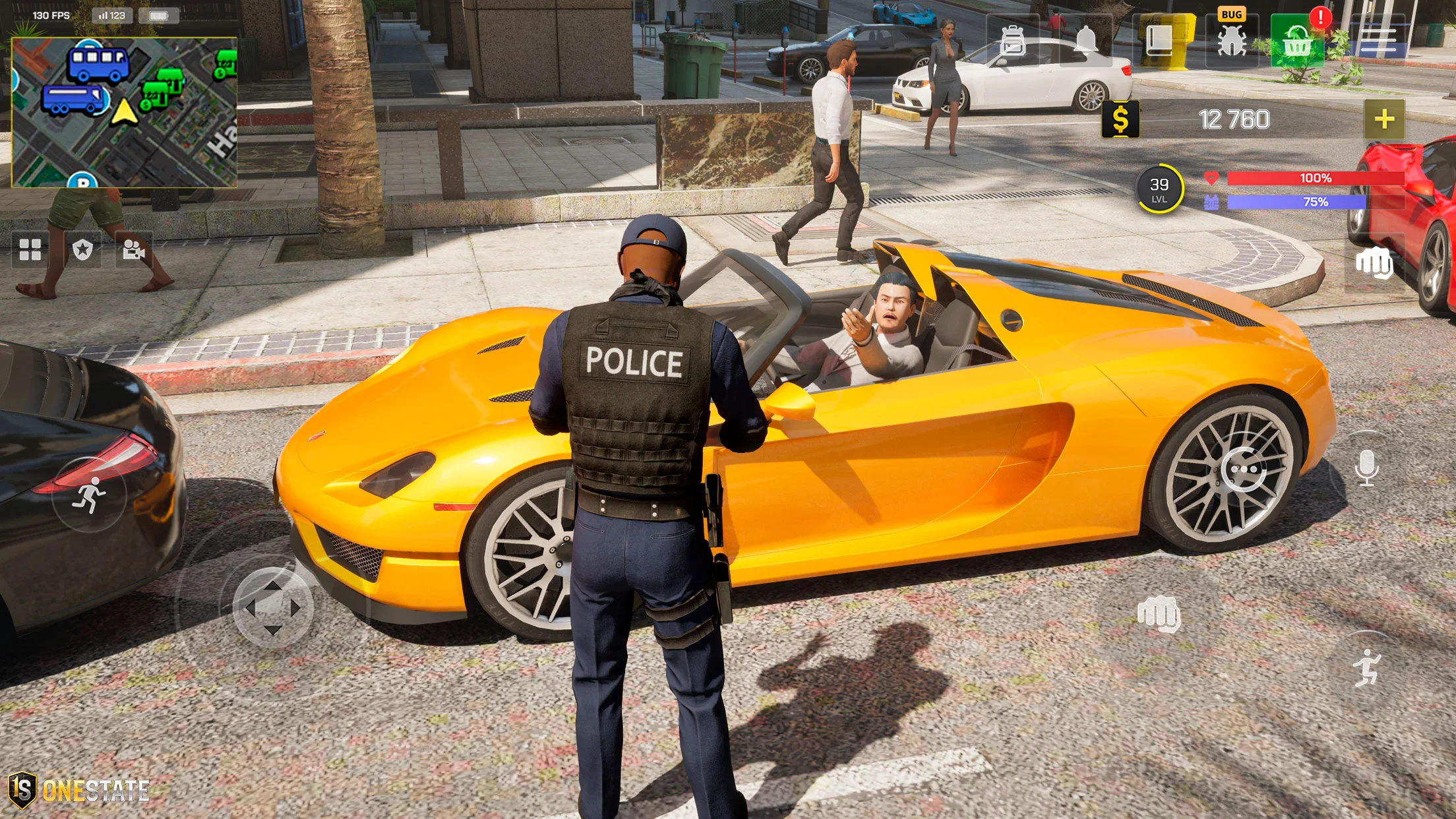The image size is (1456, 819).
Task: Add money with the yellow plus button
Action: click(1384, 119)
